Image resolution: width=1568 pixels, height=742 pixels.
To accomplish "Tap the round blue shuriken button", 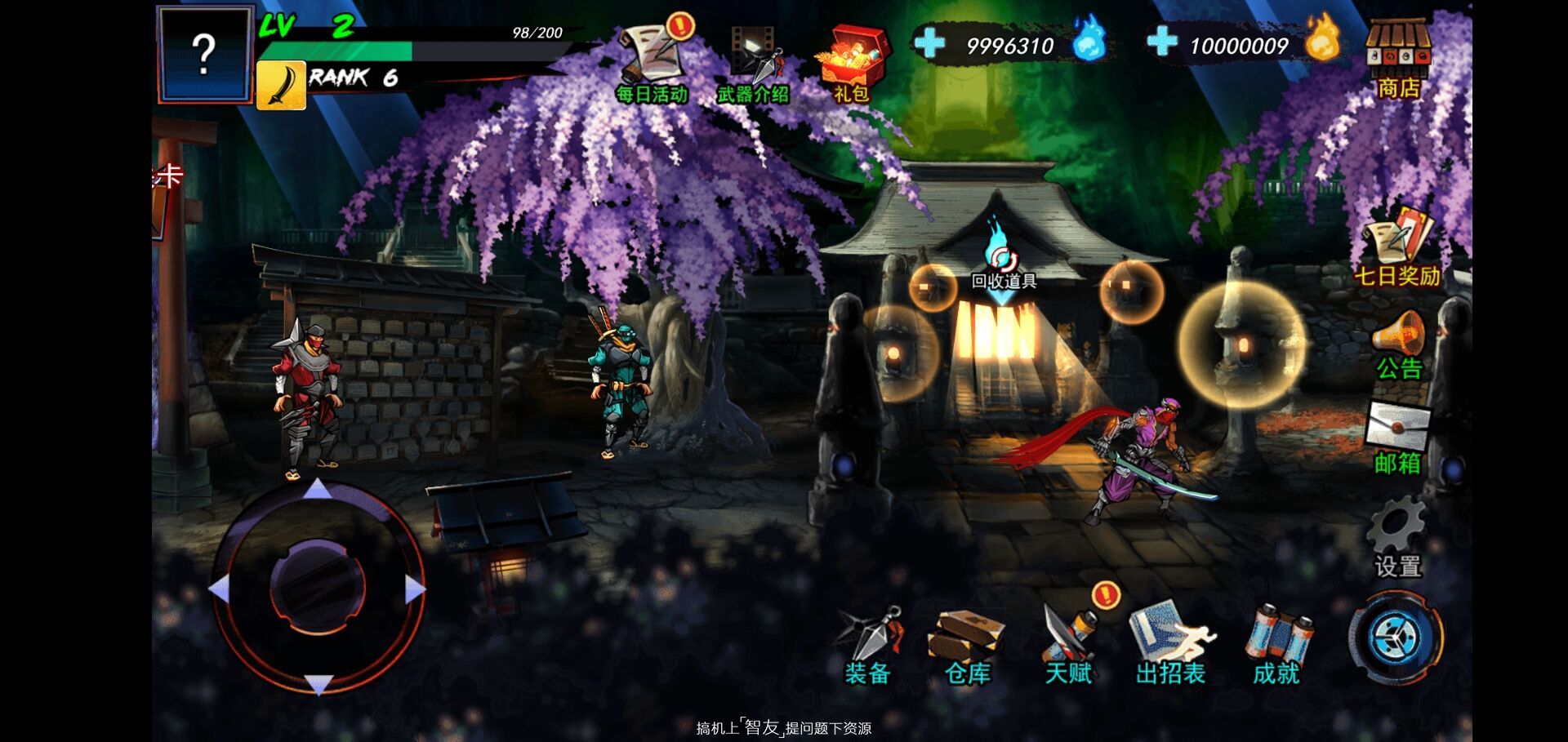I will [1396, 637].
